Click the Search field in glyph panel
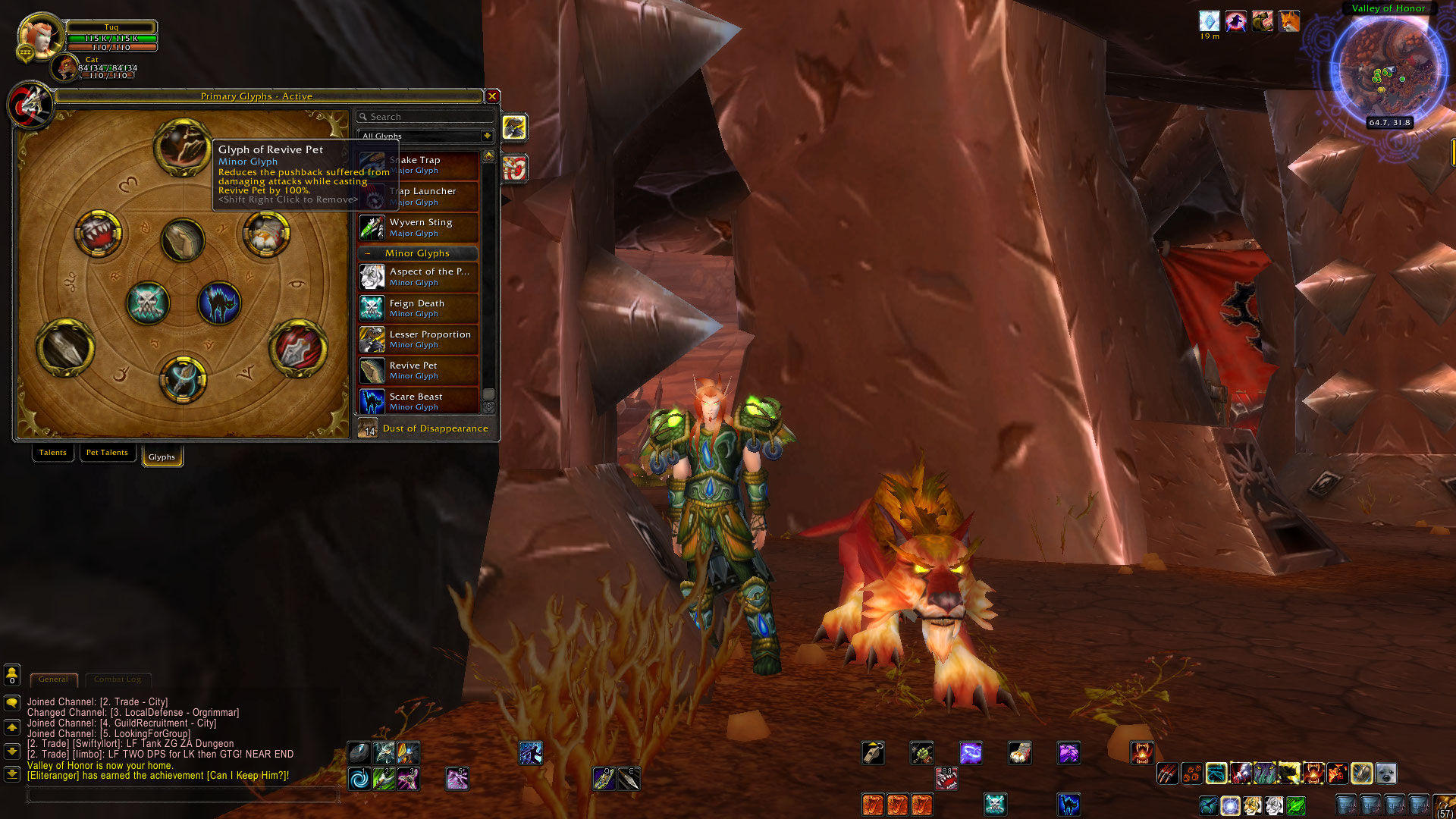1456x819 pixels. click(425, 116)
